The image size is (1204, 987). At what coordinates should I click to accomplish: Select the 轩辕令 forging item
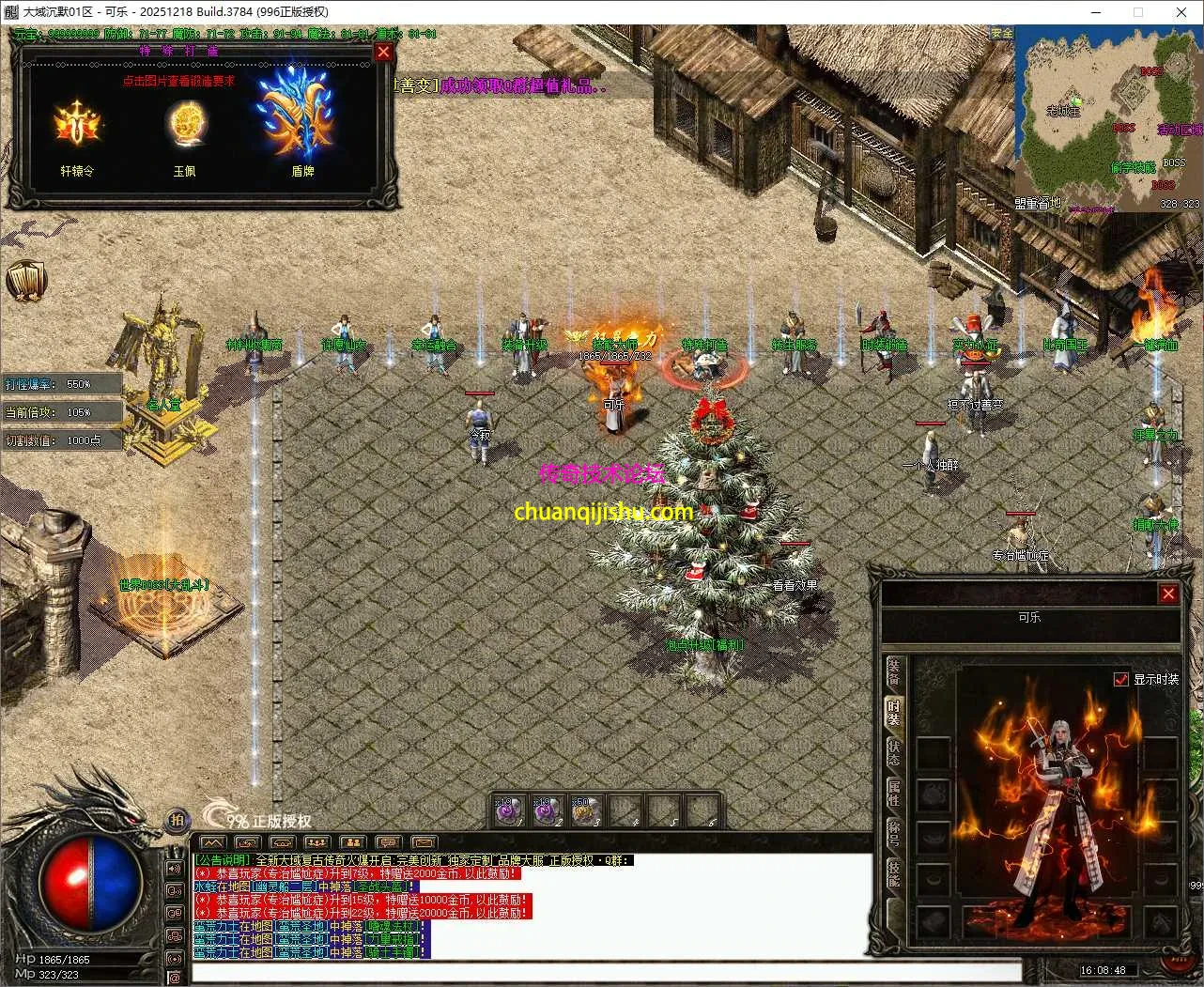pyautogui.click(x=77, y=125)
